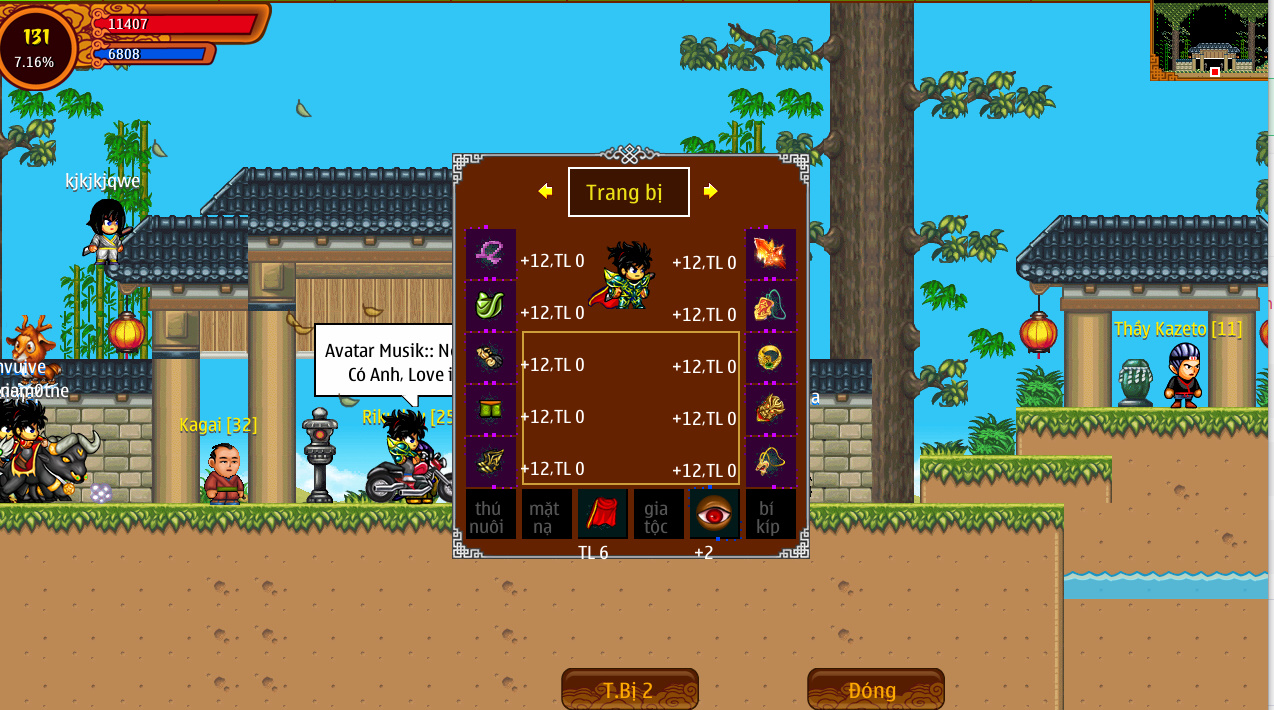Open the minimap
This screenshot has width=1274, height=710.
point(1211,41)
